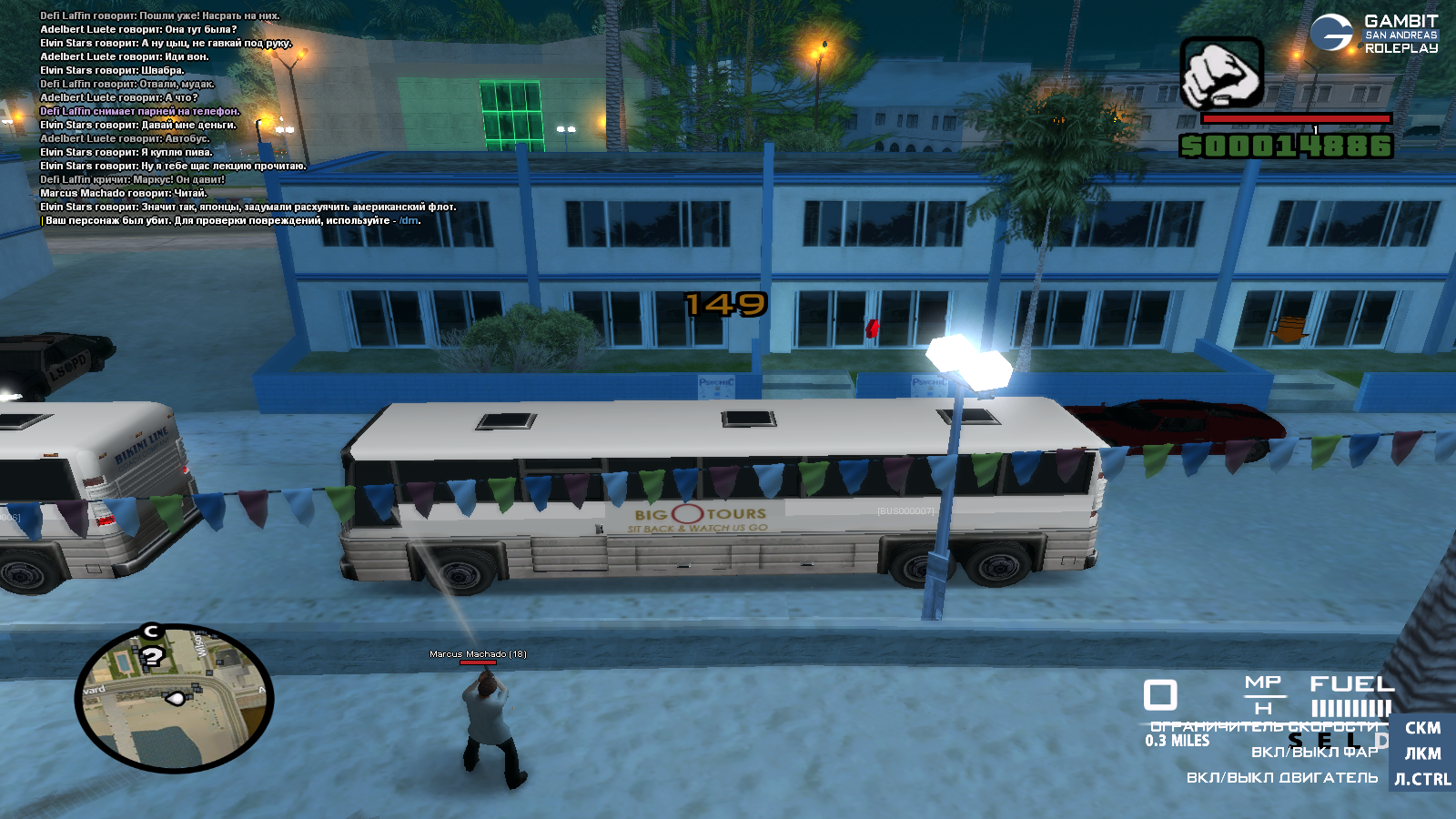This screenshot has height=819, width=1456.
Task: Click the Gambit San Andreas Roleplay logo
Action: point(1374,34)
